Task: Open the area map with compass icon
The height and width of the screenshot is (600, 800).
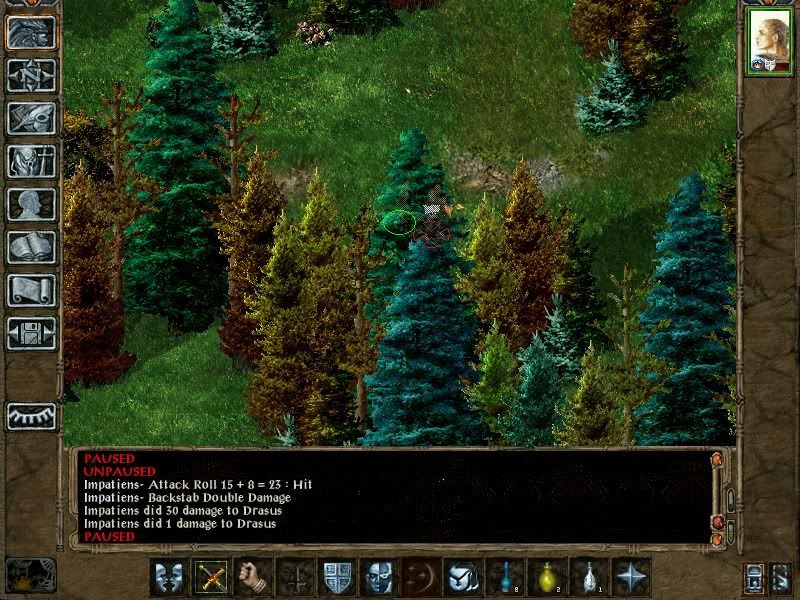Action: click(31, 75)
